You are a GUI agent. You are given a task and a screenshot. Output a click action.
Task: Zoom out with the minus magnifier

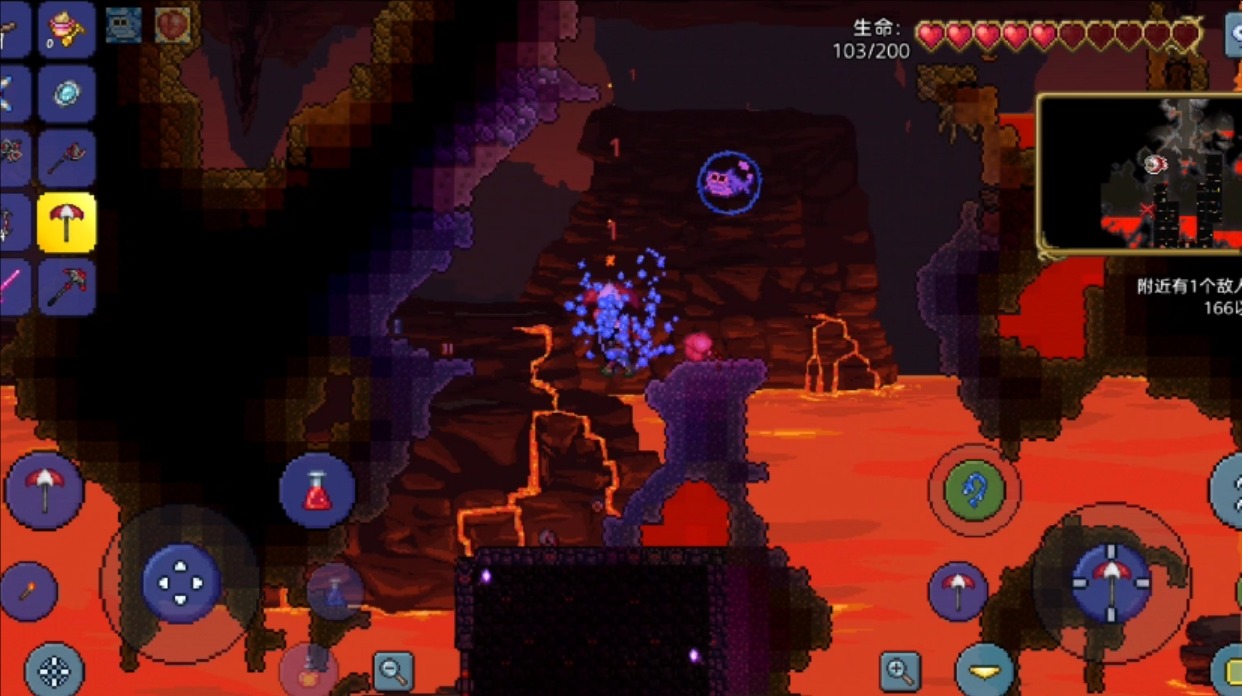[393, 670]
